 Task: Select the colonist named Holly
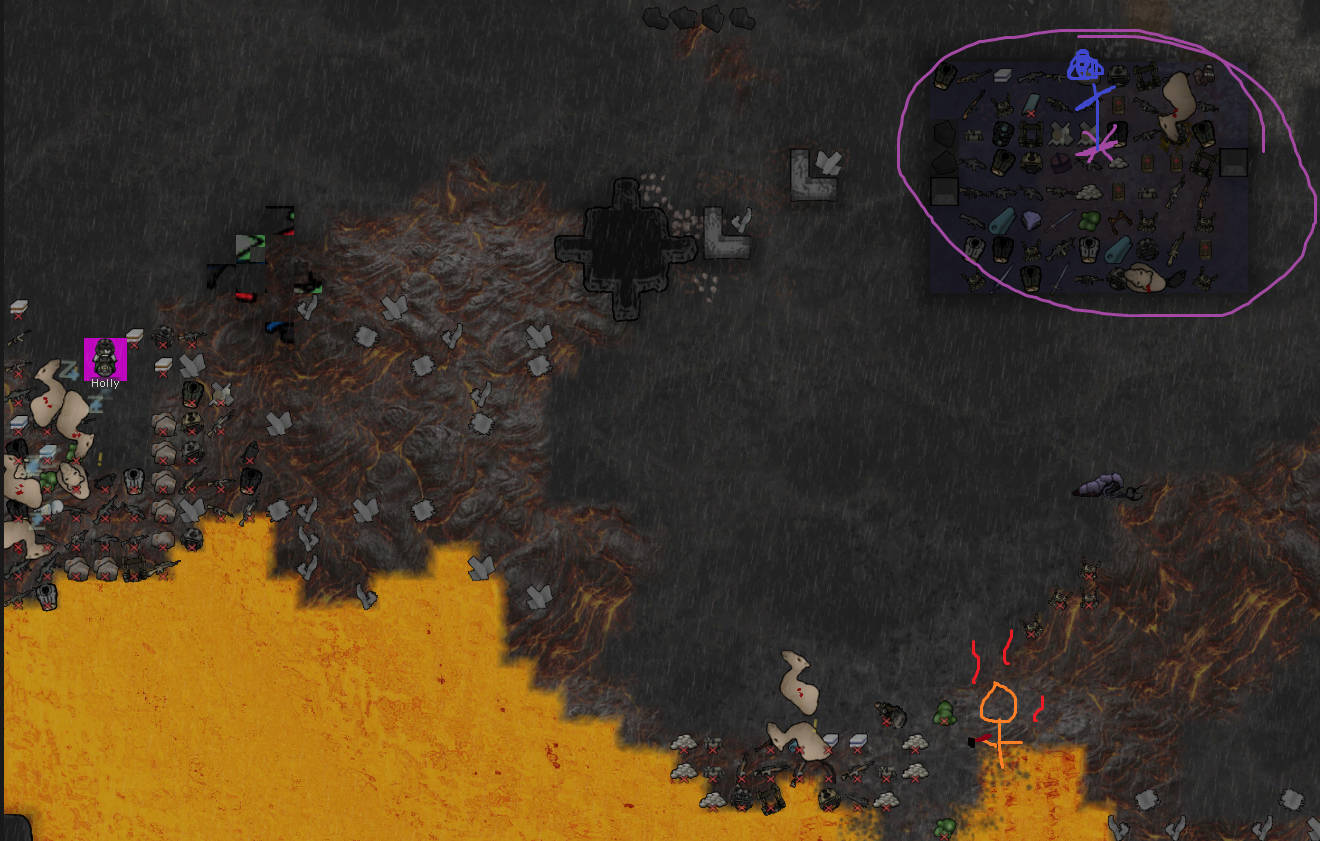(105, 359)
